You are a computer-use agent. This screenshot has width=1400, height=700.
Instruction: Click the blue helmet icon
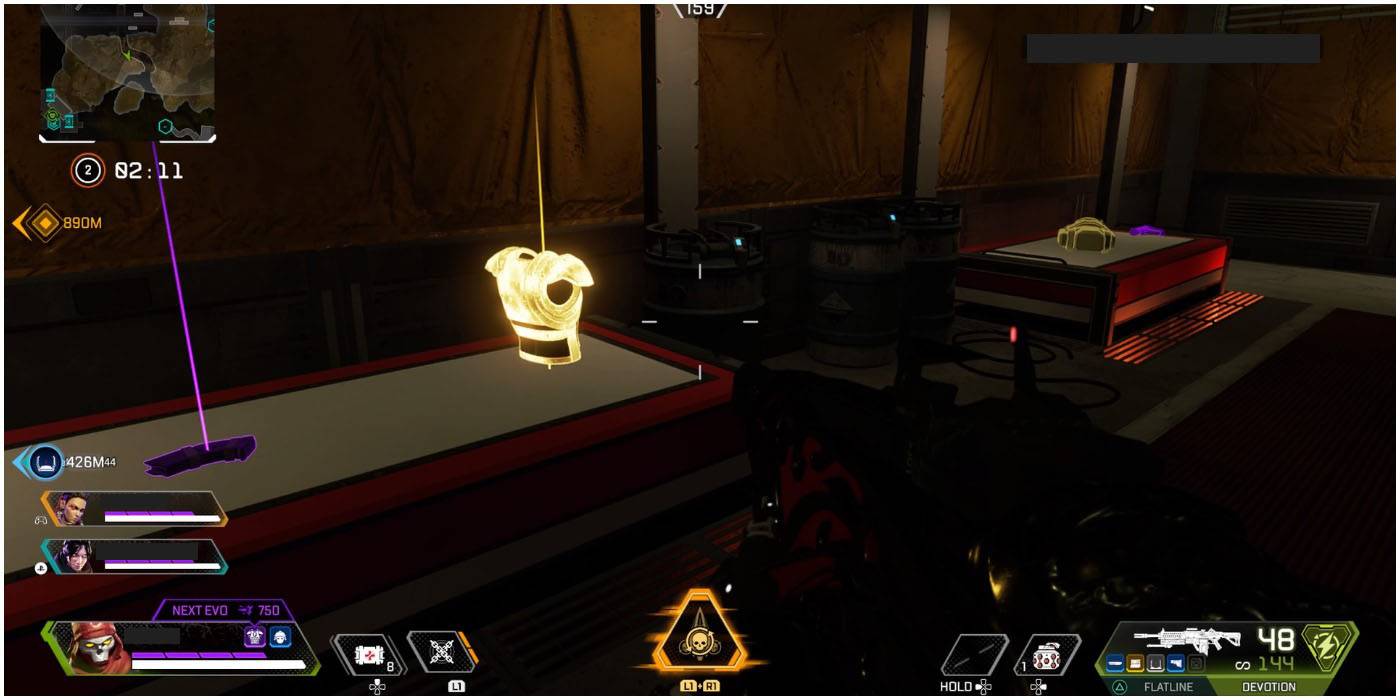280,637
